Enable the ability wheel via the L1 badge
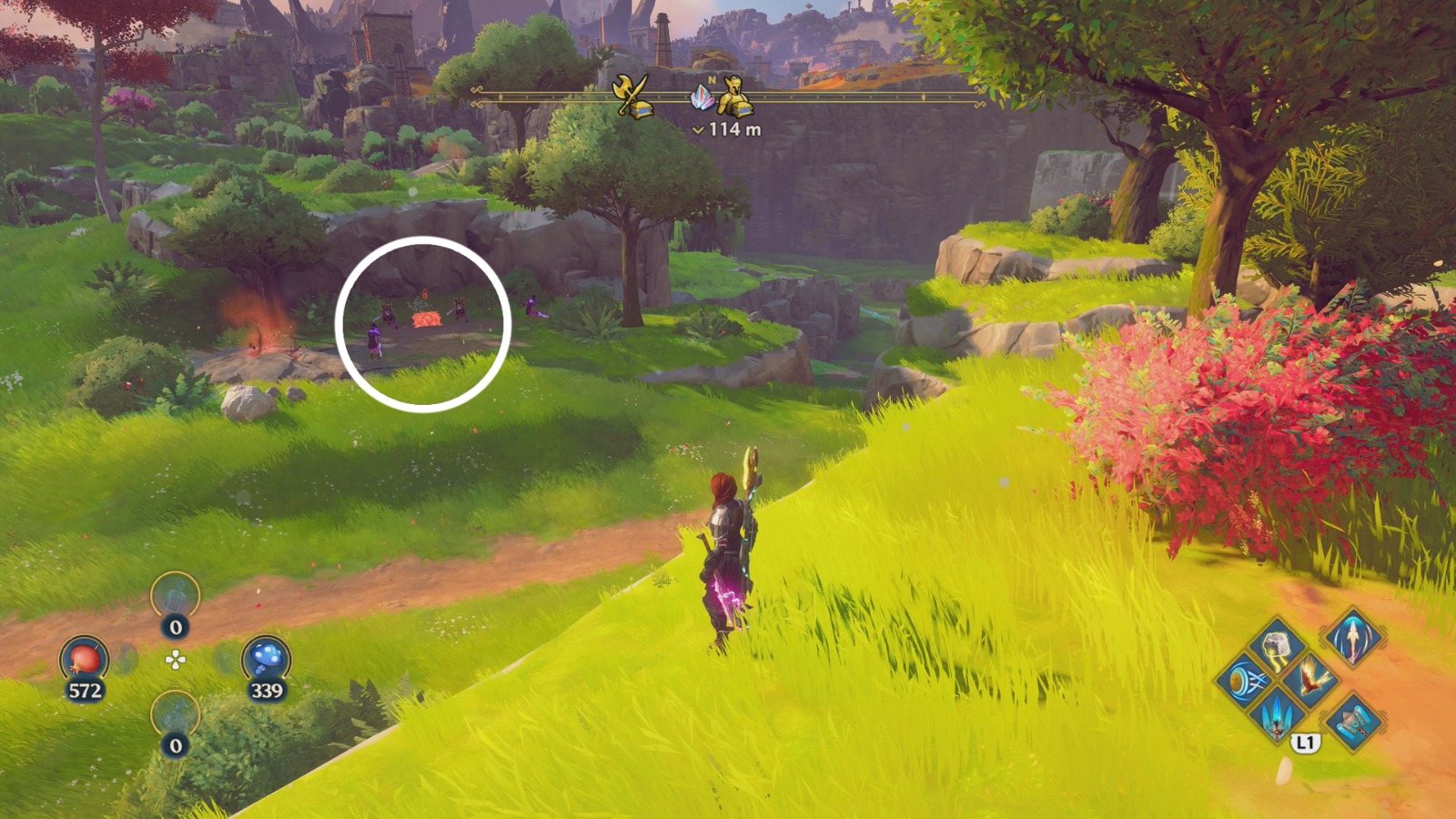Image resolution: width=1456 pixels, height=819 pixels. pyautogui.click(x=1305, y=742)
